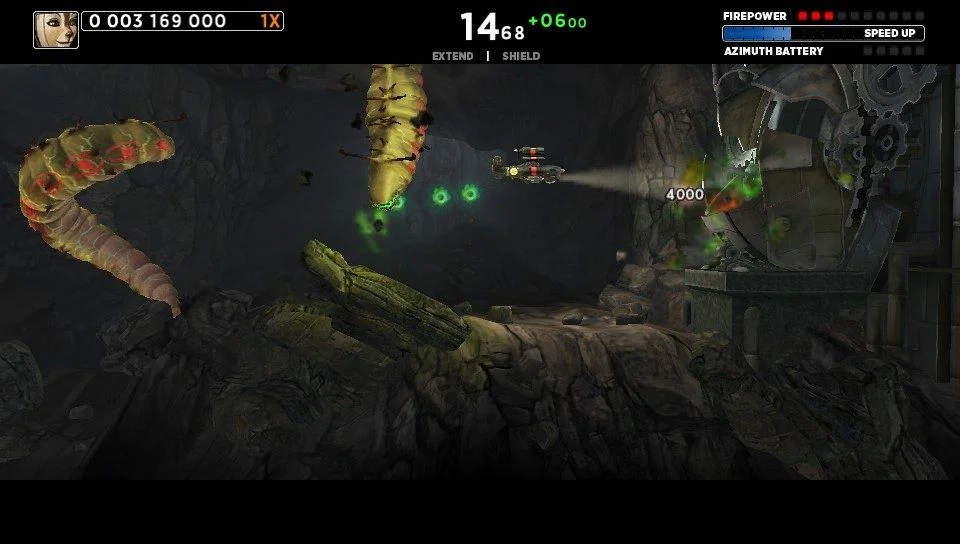Select the EXTEND label

click(452, 56)
